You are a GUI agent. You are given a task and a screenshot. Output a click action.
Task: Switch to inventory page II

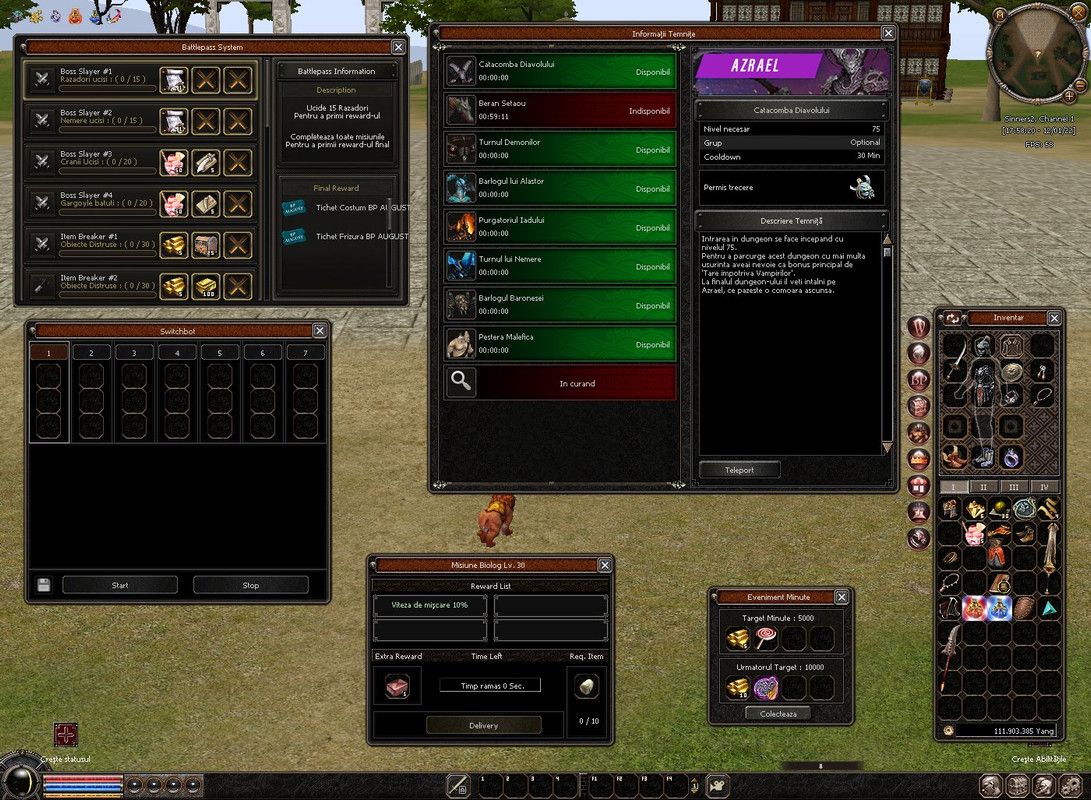tap(983, 487)
